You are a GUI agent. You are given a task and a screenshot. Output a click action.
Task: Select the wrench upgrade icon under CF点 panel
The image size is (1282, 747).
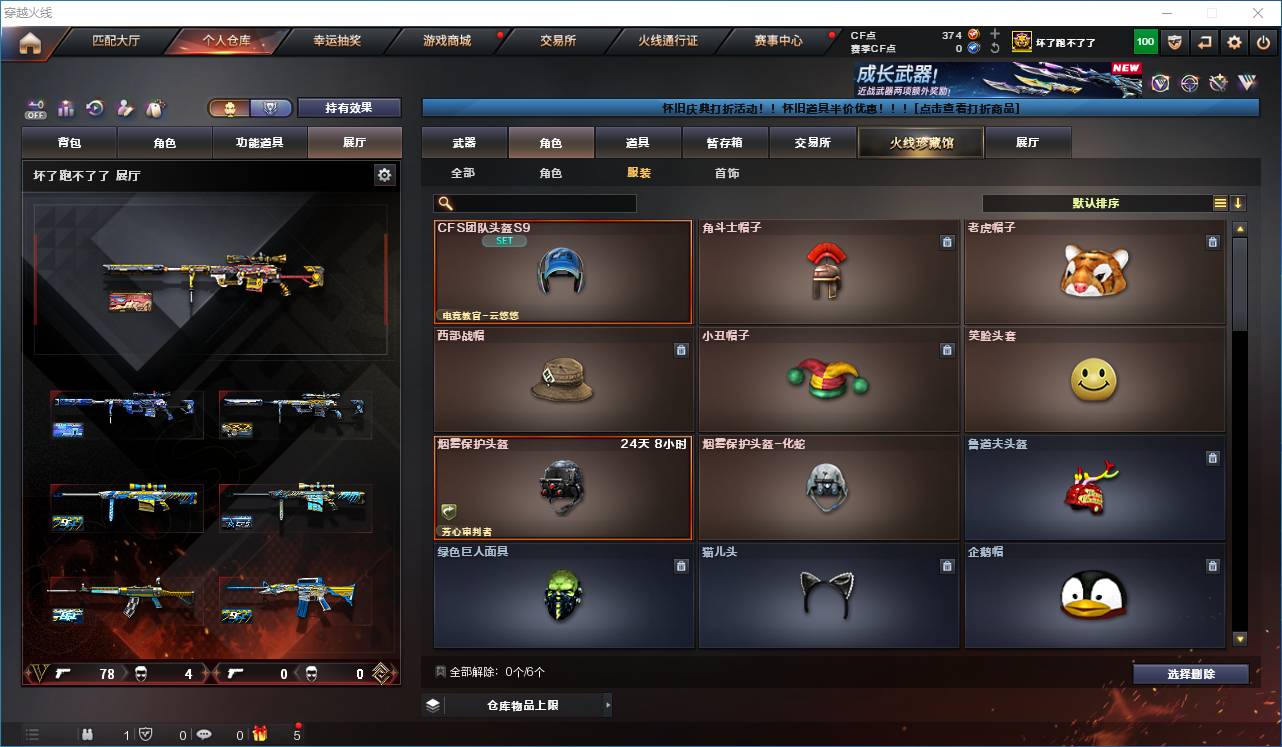1219,82
